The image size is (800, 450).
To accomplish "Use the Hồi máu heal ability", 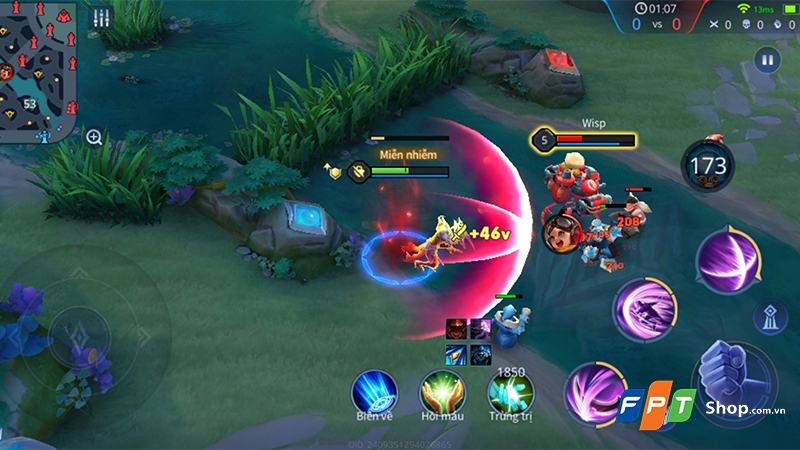I will point(442,391).
